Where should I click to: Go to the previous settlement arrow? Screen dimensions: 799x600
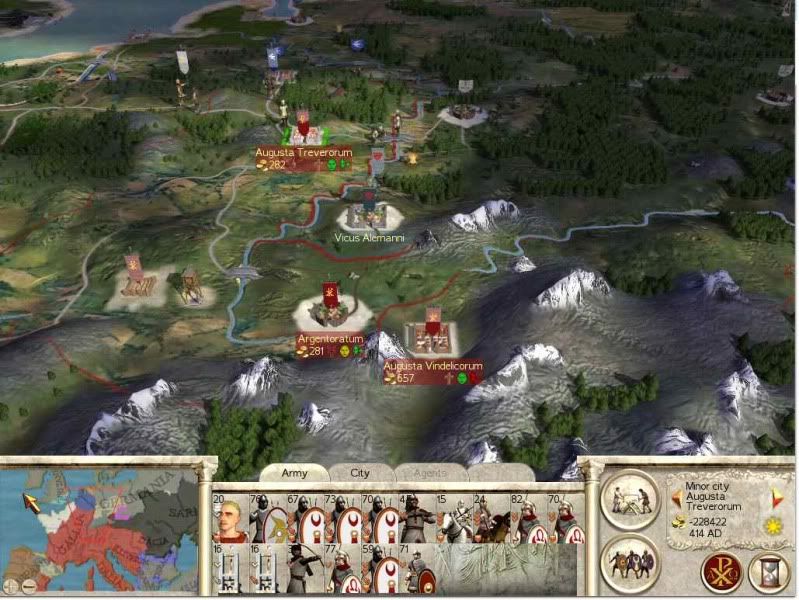(x=676, y=497)
